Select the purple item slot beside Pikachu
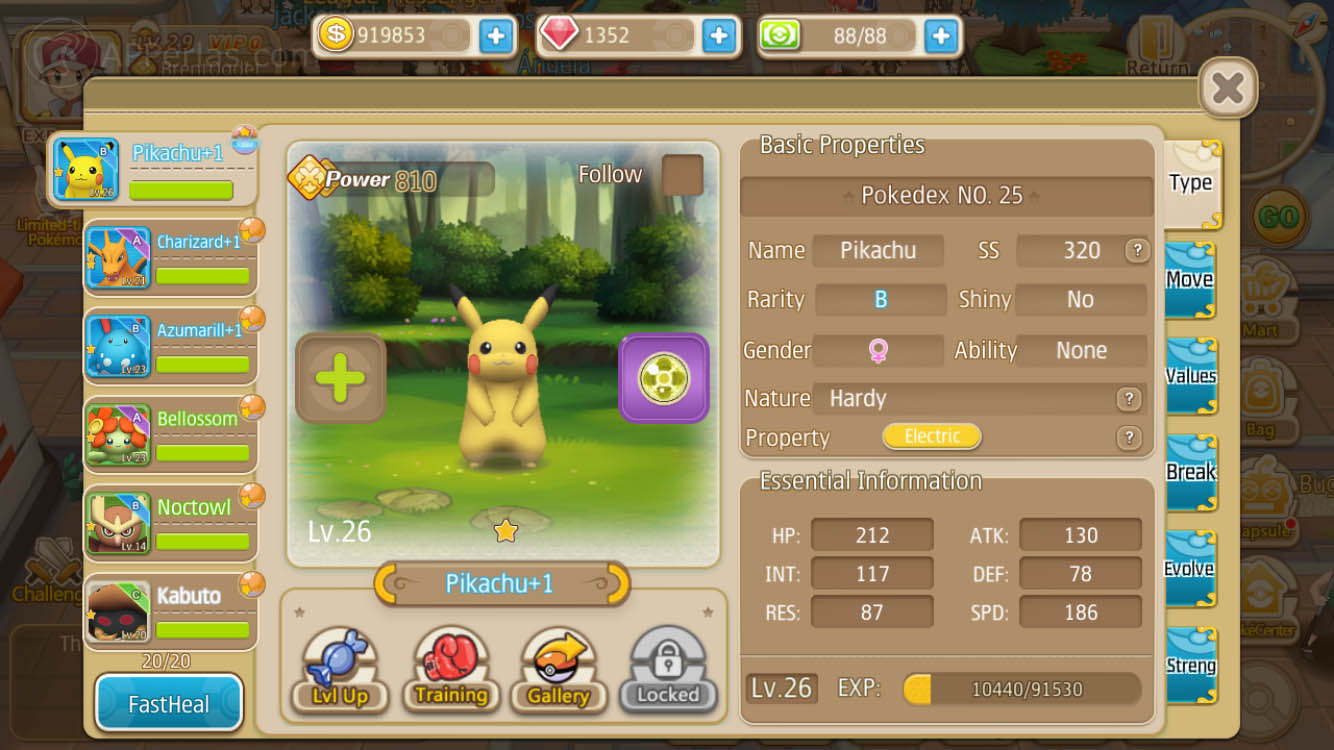The height and width of the screenshot is (750, 1334). click(664, 378)
